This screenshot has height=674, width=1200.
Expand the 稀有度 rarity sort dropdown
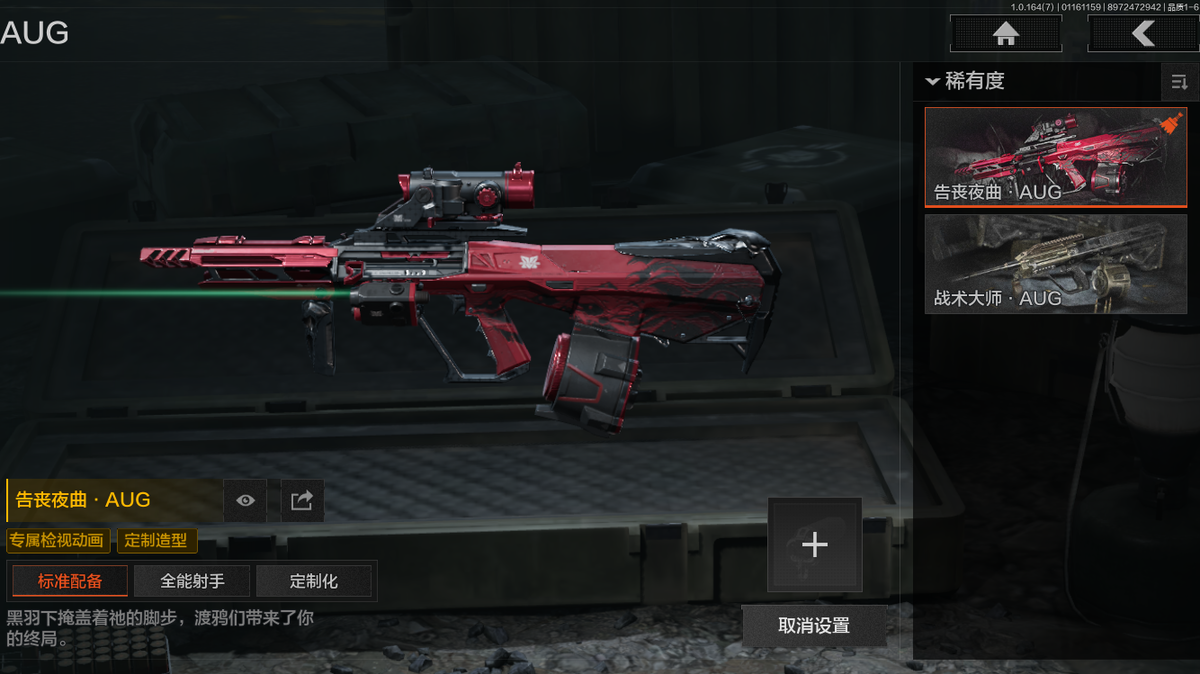click(x=966, y=82)
